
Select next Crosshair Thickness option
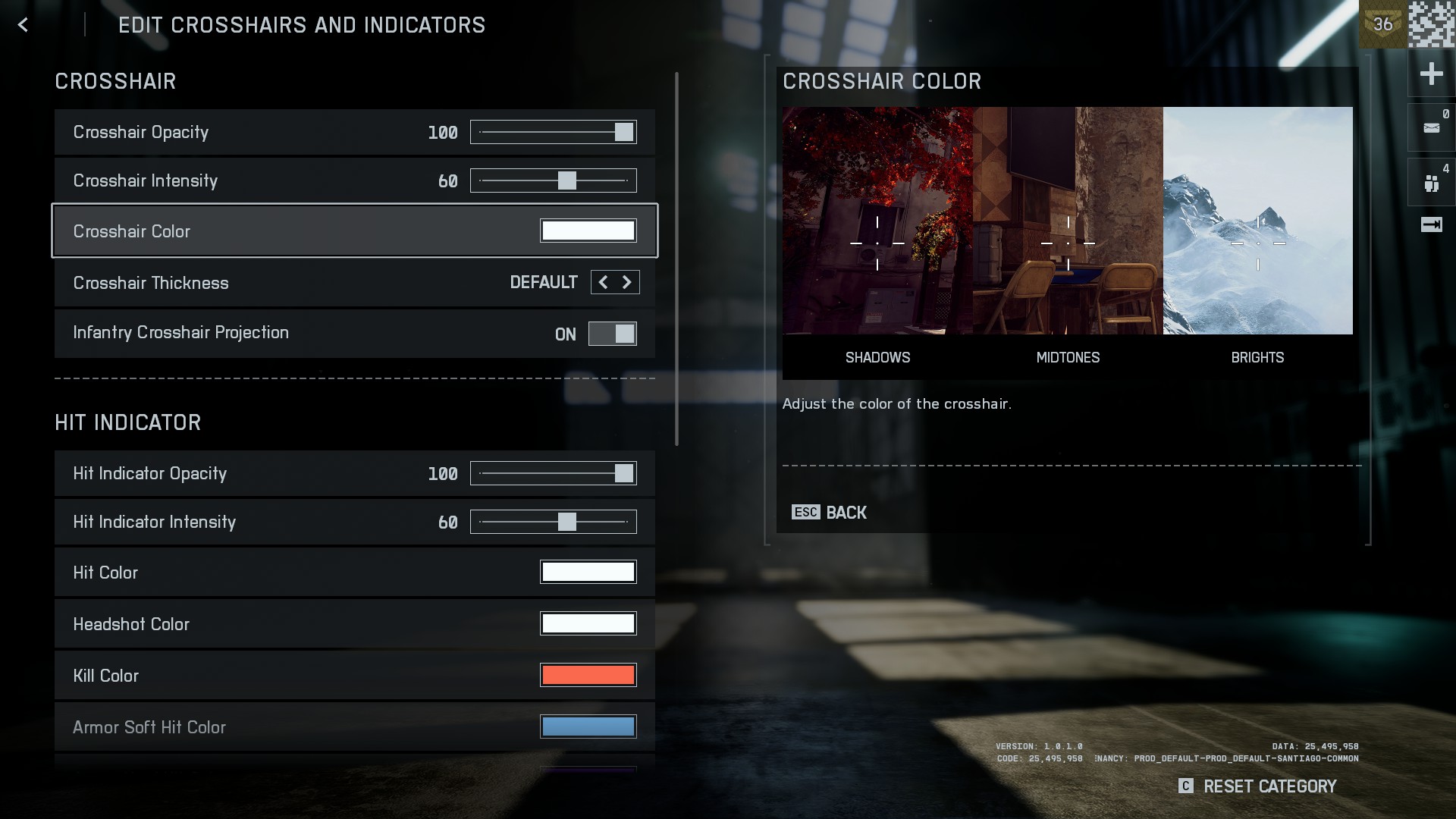click(627, 282)
